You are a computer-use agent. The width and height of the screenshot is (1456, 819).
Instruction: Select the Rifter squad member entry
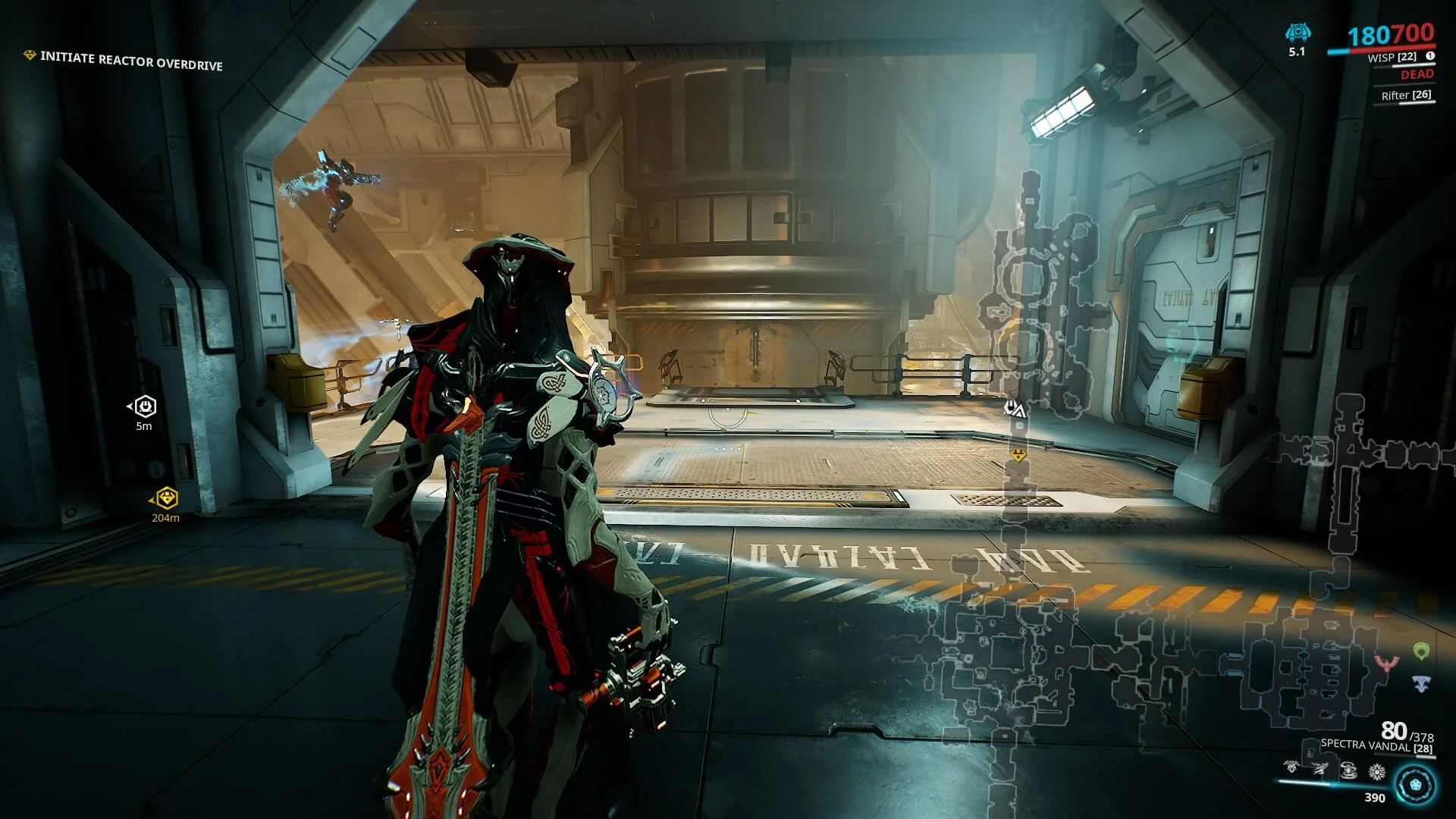click(1406, 96)
